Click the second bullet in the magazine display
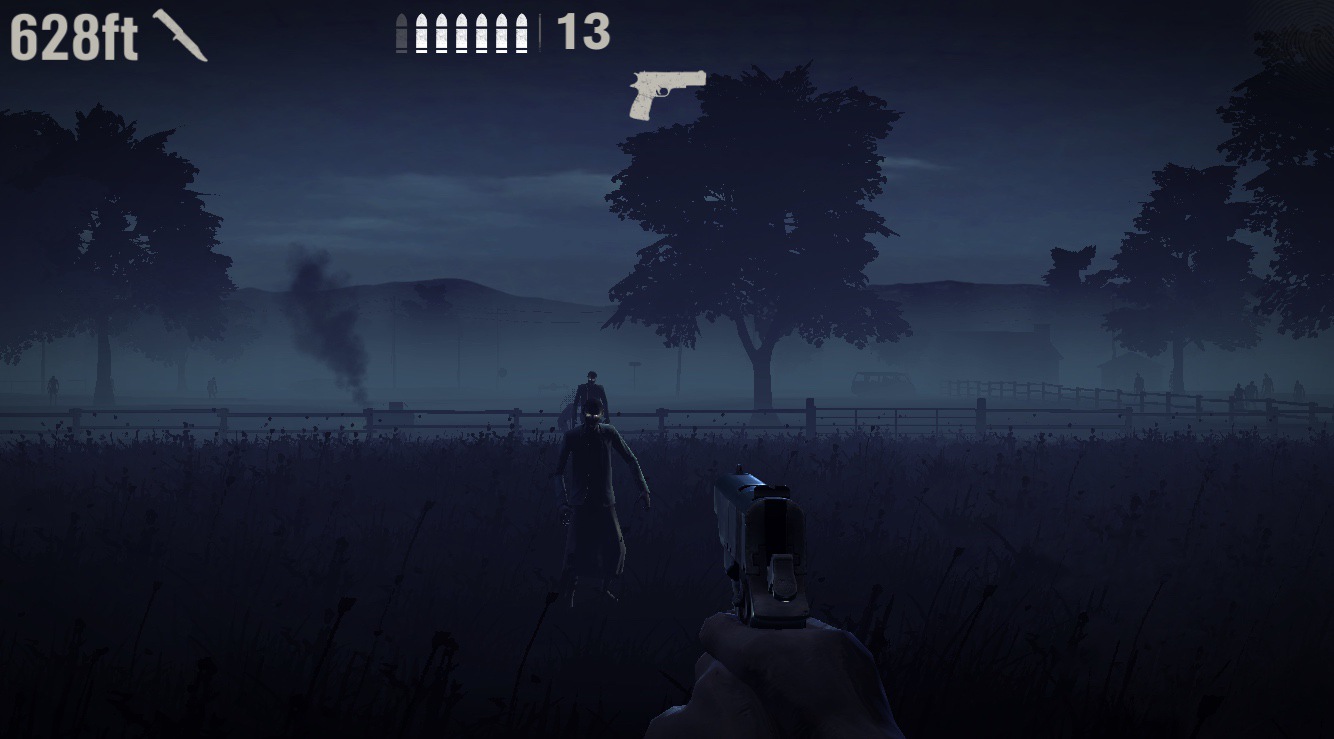Screen dimensions: 1334x739 [x=423, y=32]
